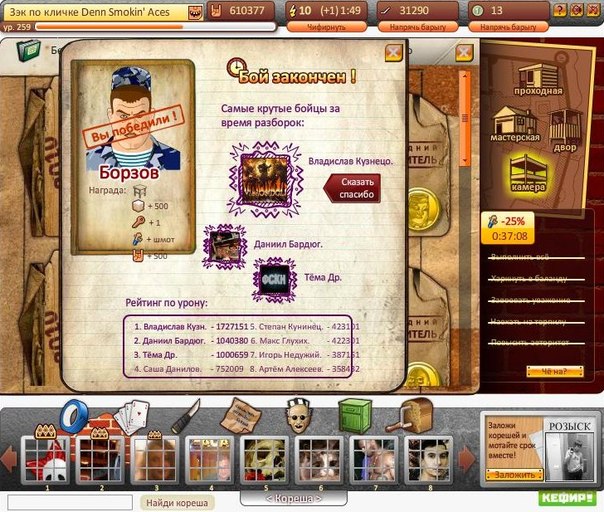
Task: Select Владислав Кузнецов's fighter avatar
Action: click(x=264, y=180)
